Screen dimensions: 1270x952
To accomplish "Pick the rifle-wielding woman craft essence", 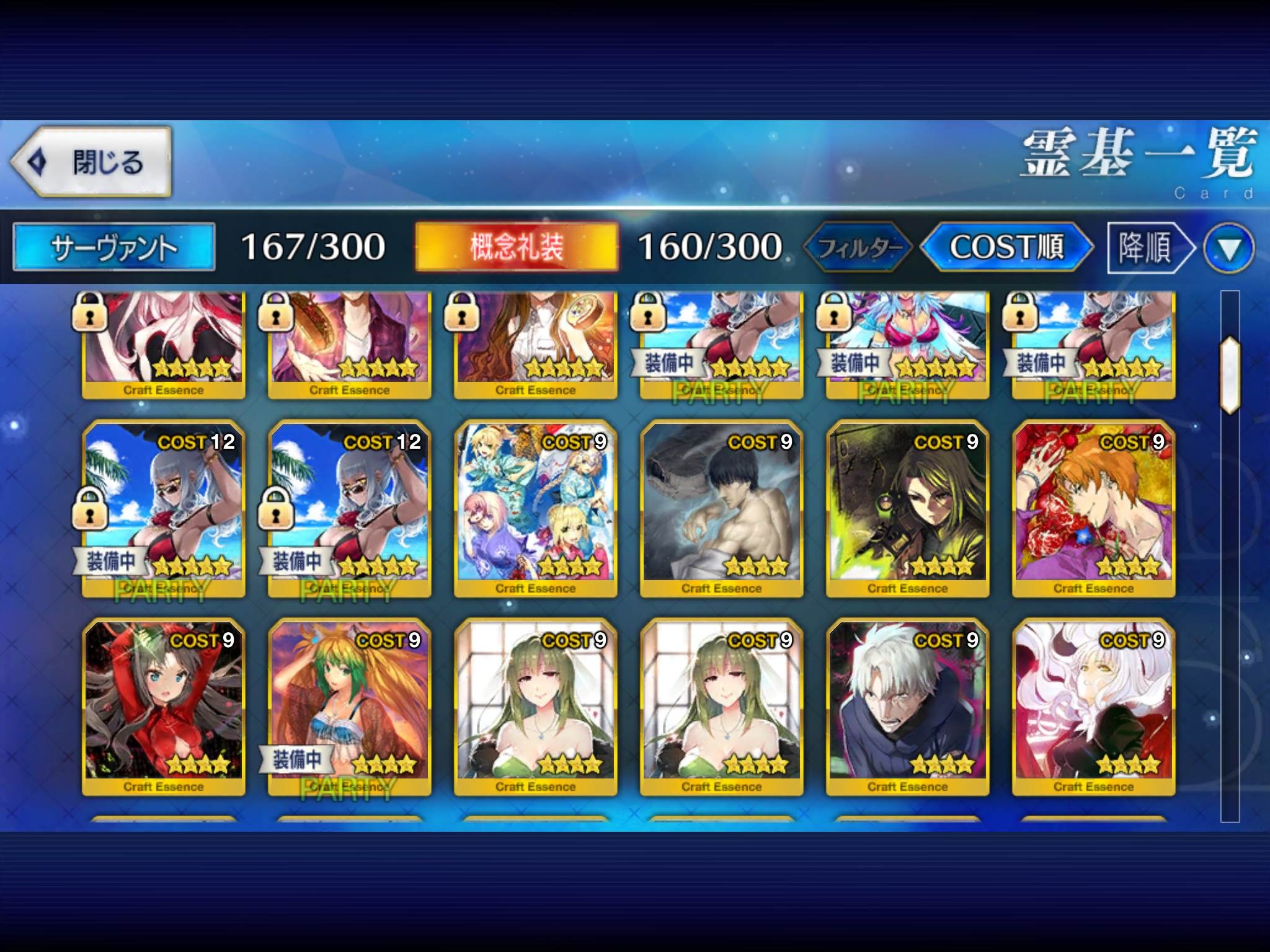I will [908, 508].
